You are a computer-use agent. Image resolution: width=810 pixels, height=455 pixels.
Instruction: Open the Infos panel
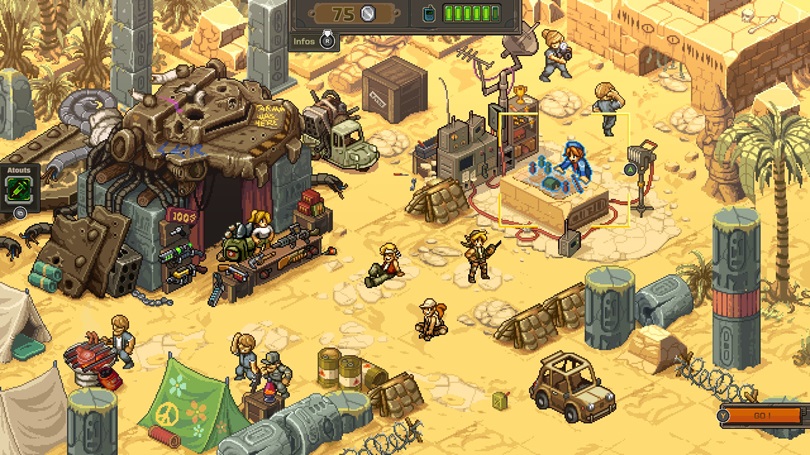pos(315,42)
